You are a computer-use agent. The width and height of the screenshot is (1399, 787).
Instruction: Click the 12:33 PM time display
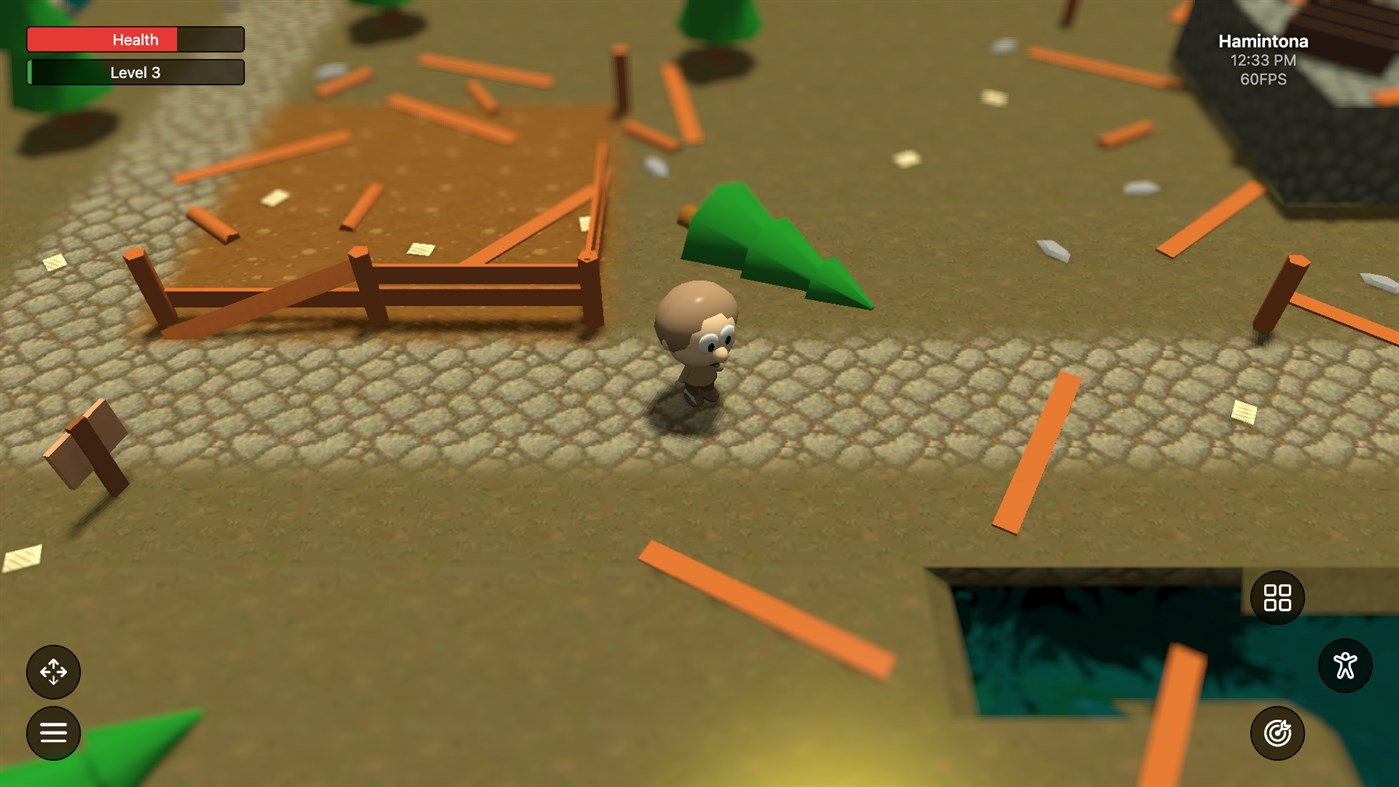[x=1262, y=59]
